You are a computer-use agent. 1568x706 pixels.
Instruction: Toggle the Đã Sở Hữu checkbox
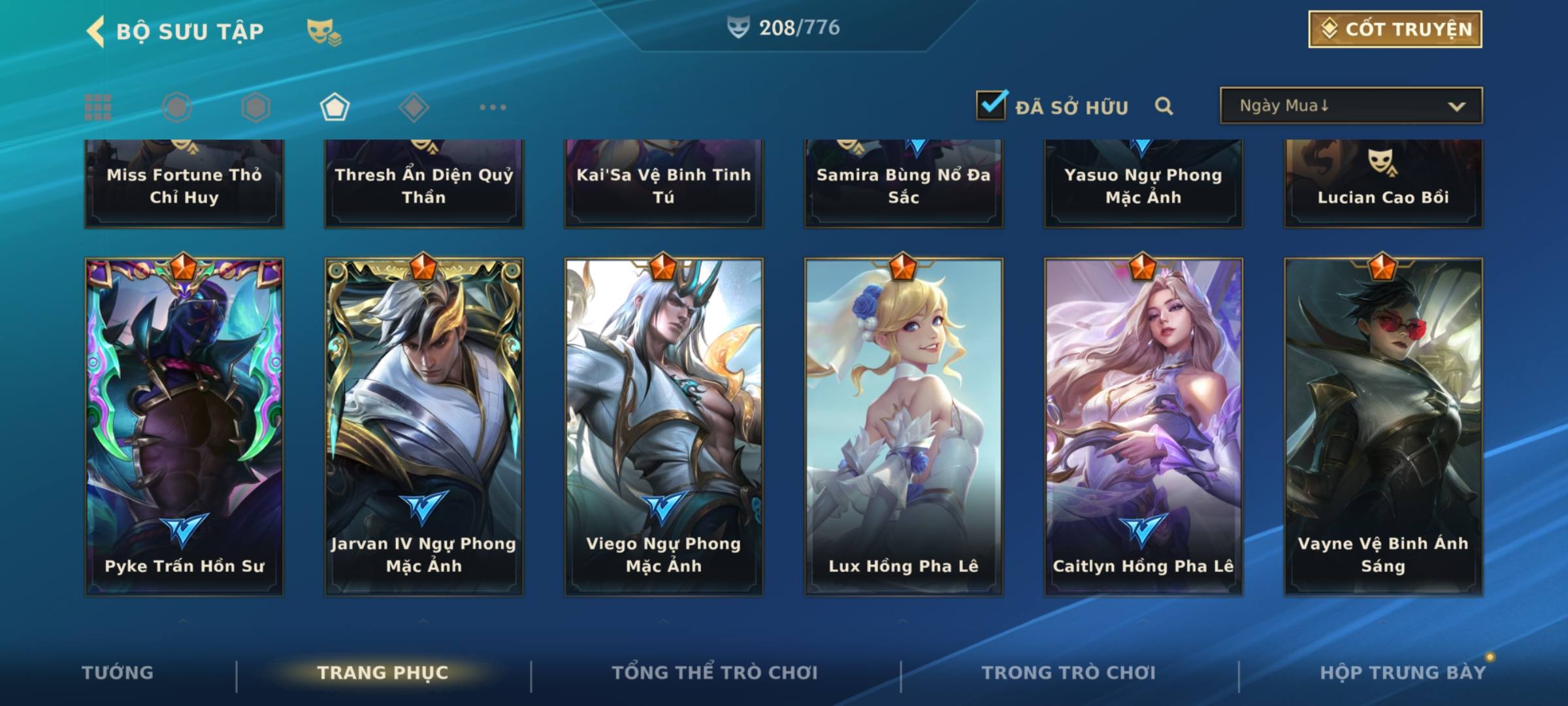point(991,105)
